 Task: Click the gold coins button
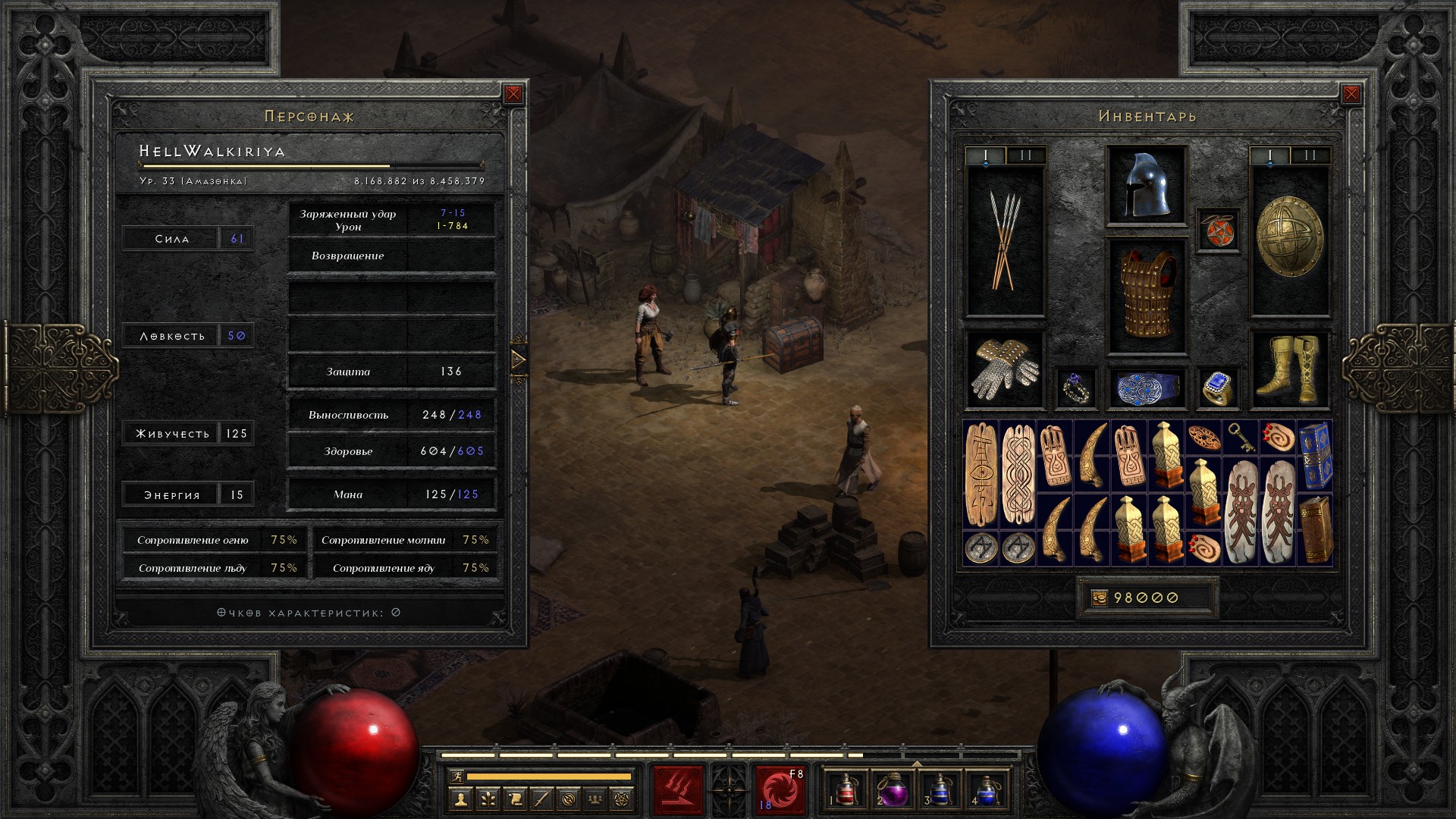click(1099, 598)
